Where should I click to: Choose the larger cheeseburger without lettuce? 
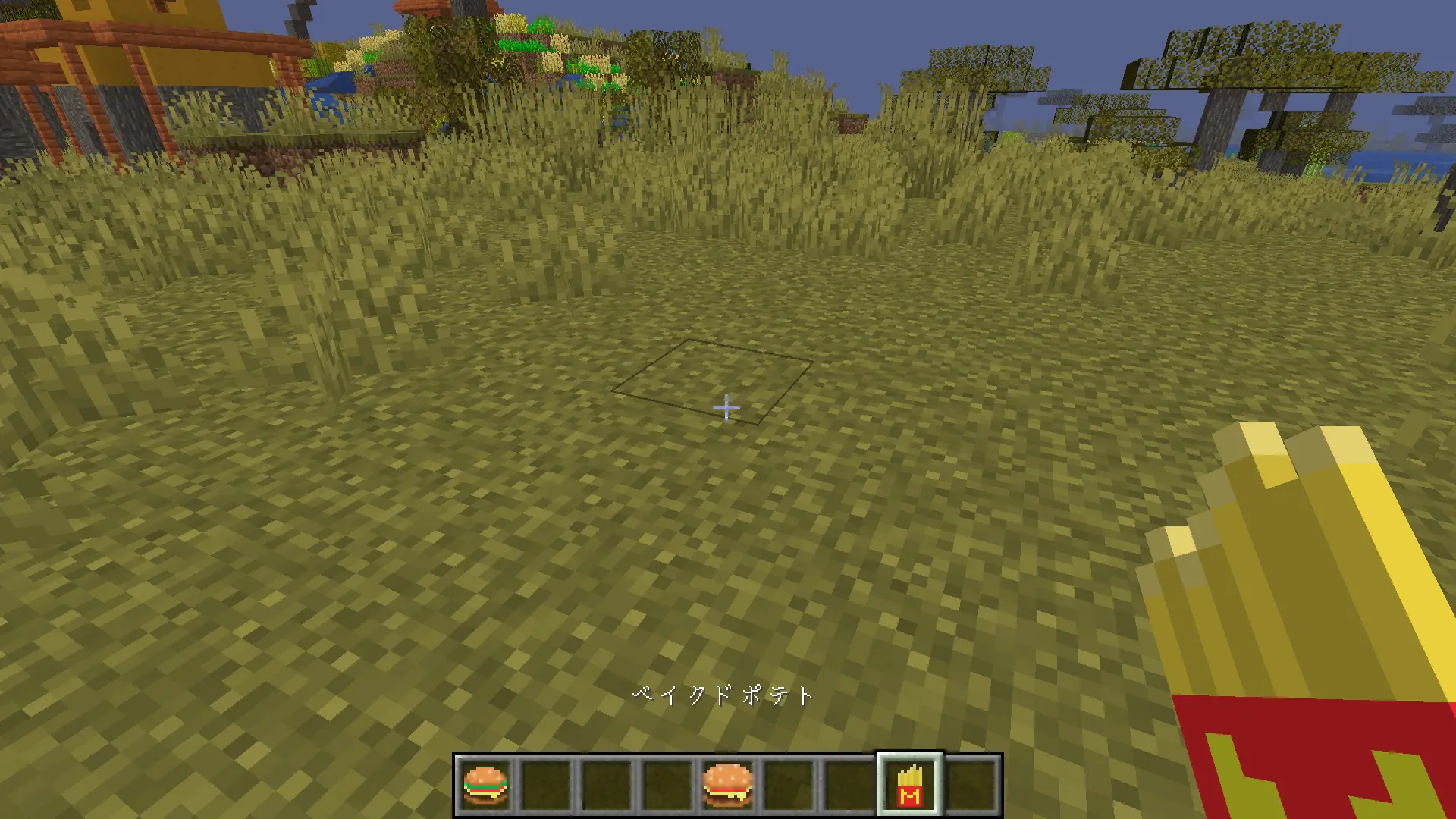[728, 785]
